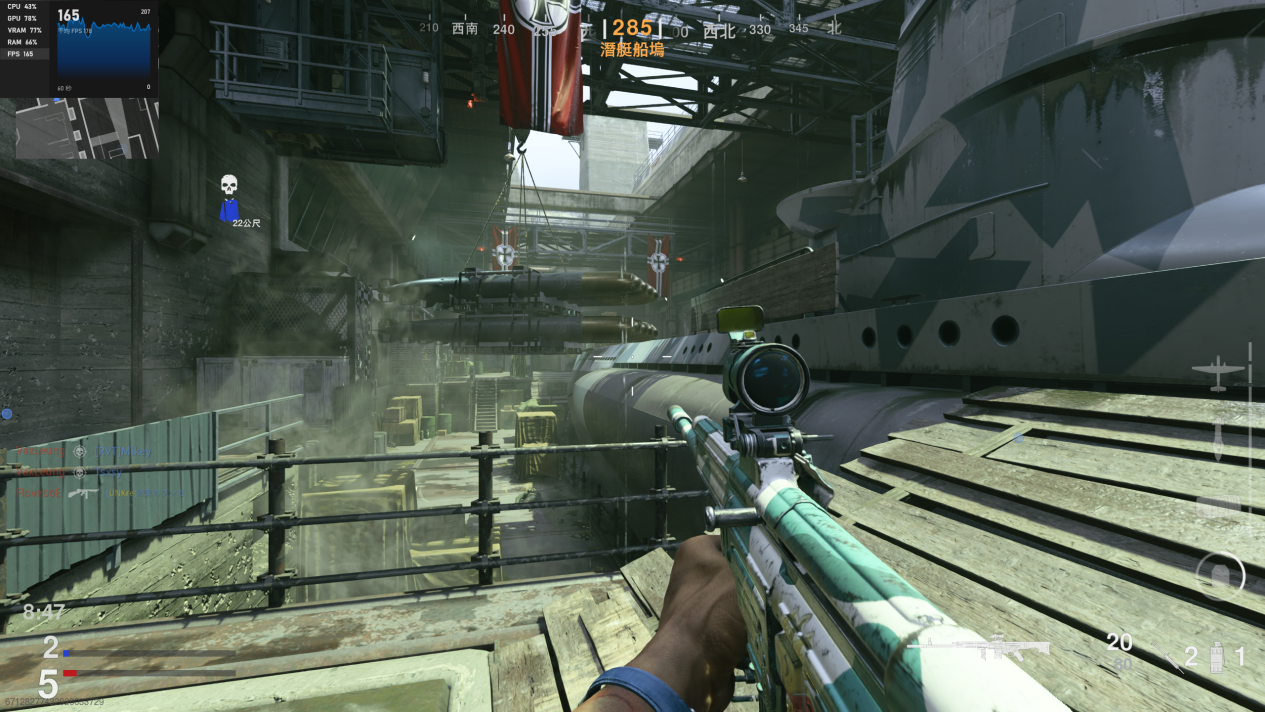Click the minimap below the performance overlay
1265x712 pixels.
[86, 129]
